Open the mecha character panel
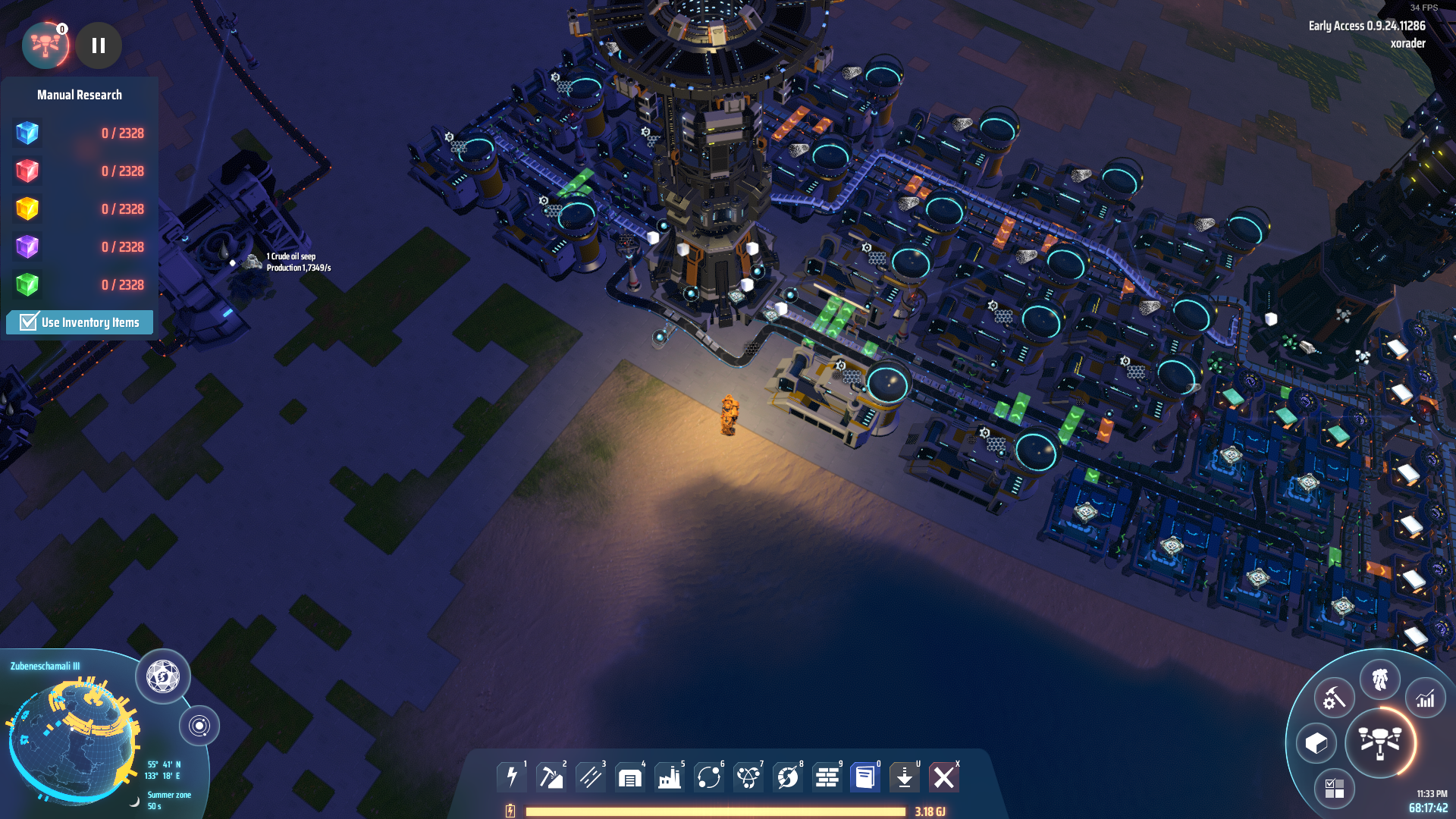This screenshot has width=1456, height=819. click(1380, 679)
